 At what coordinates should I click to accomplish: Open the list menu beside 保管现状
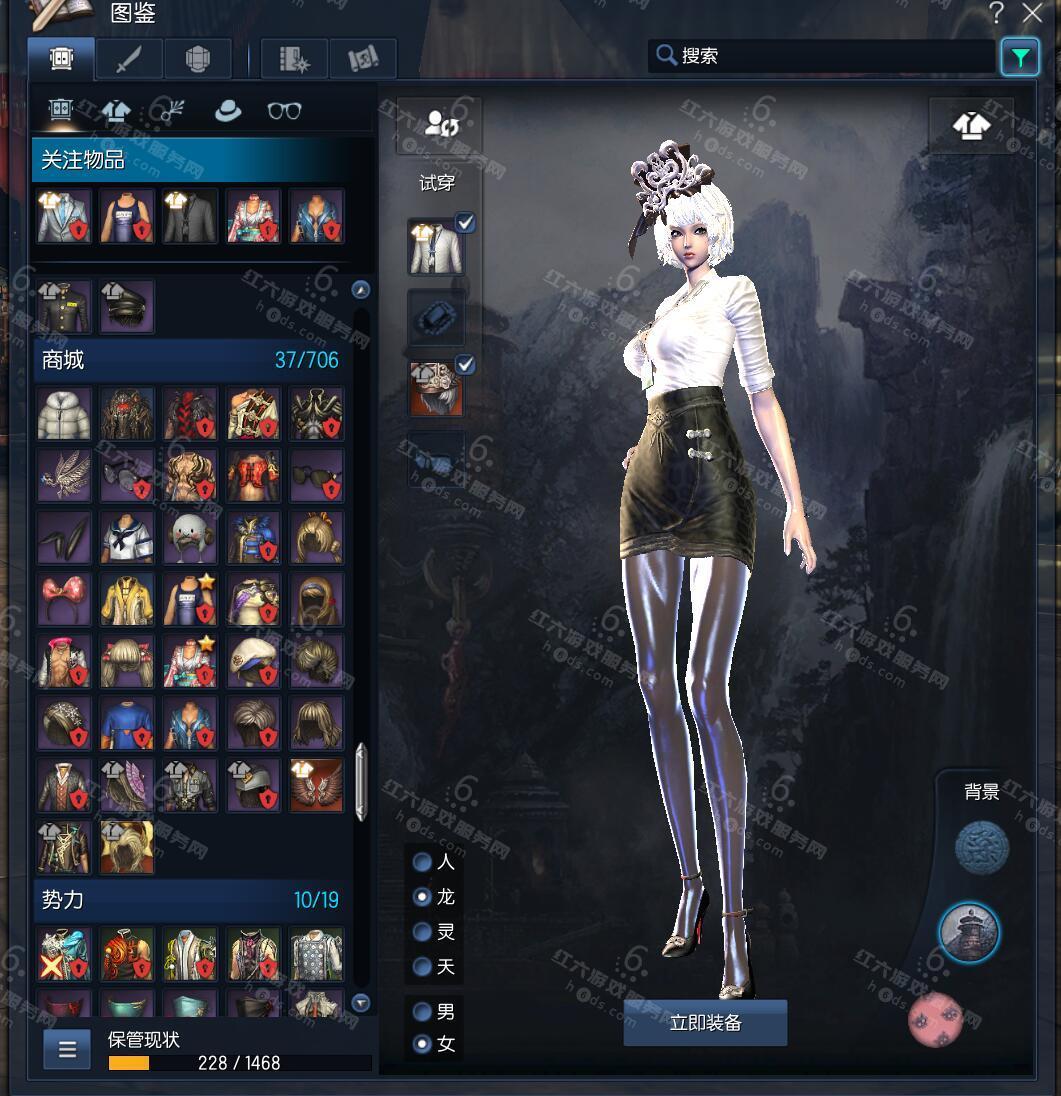click(x=67, y=1049)
